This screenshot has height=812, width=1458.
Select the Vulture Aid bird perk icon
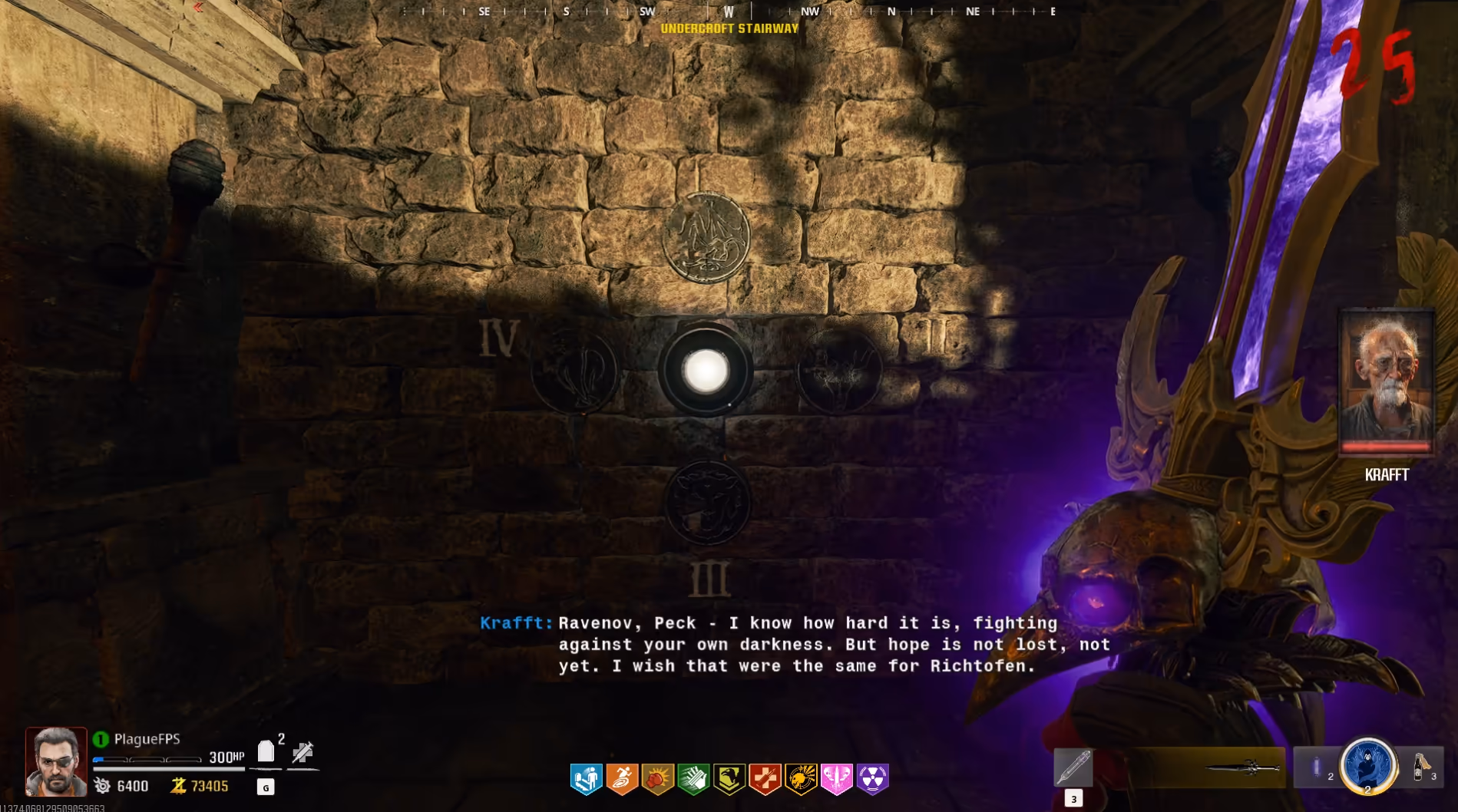[729, 778]
